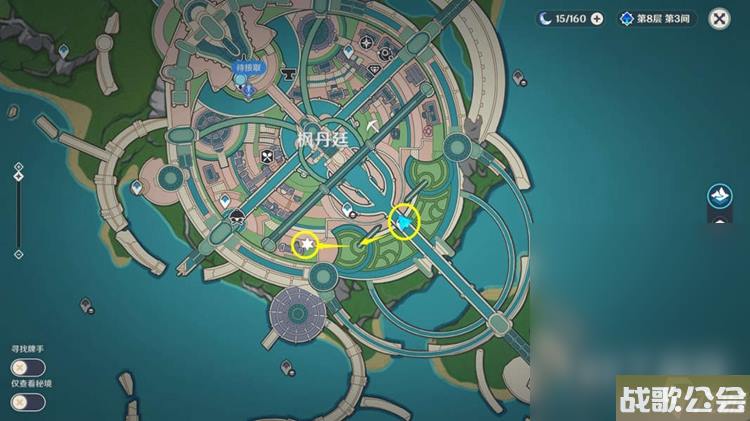Add Original Resin with the plus button

click(x=597, y=18)
